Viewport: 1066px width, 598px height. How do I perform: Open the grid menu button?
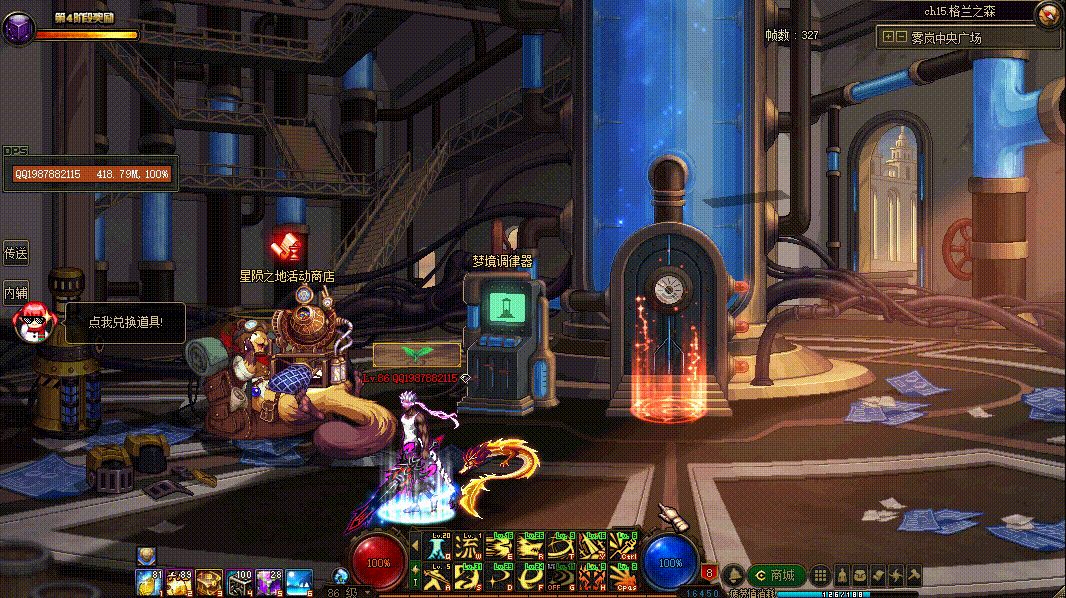pyautogui.click(x=820, y=576)
